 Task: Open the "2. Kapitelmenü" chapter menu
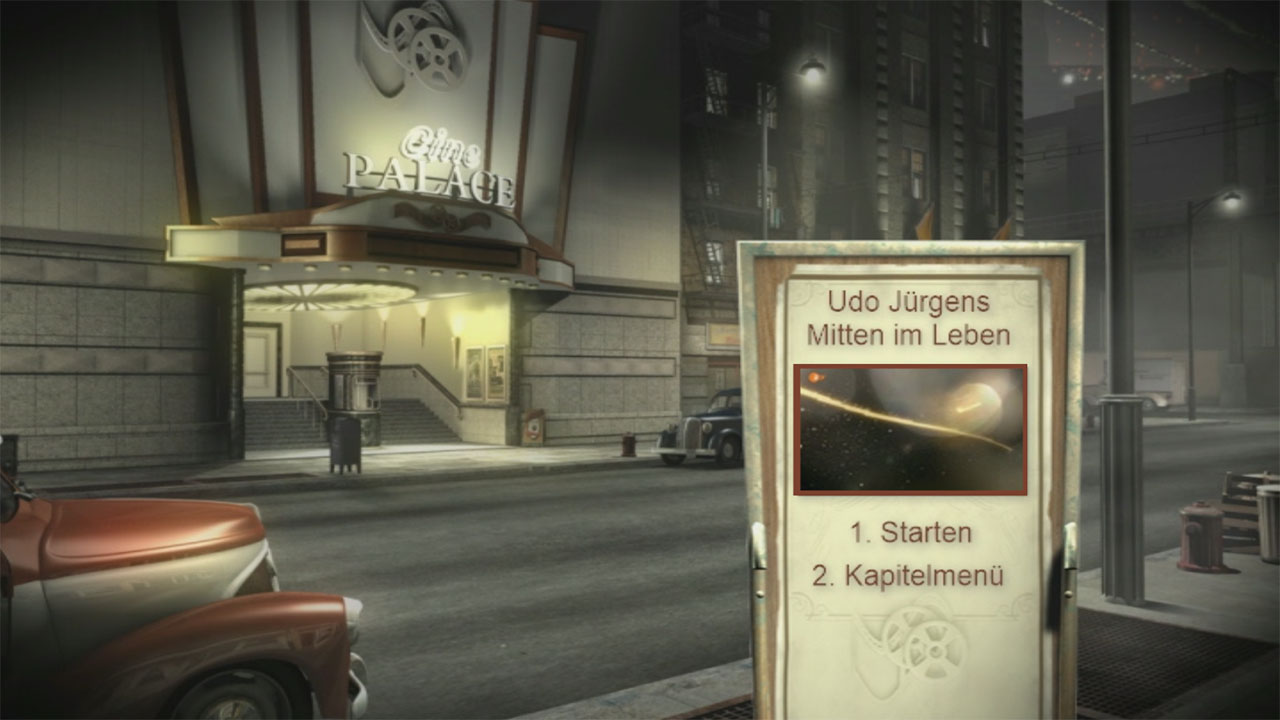[908, 576]
